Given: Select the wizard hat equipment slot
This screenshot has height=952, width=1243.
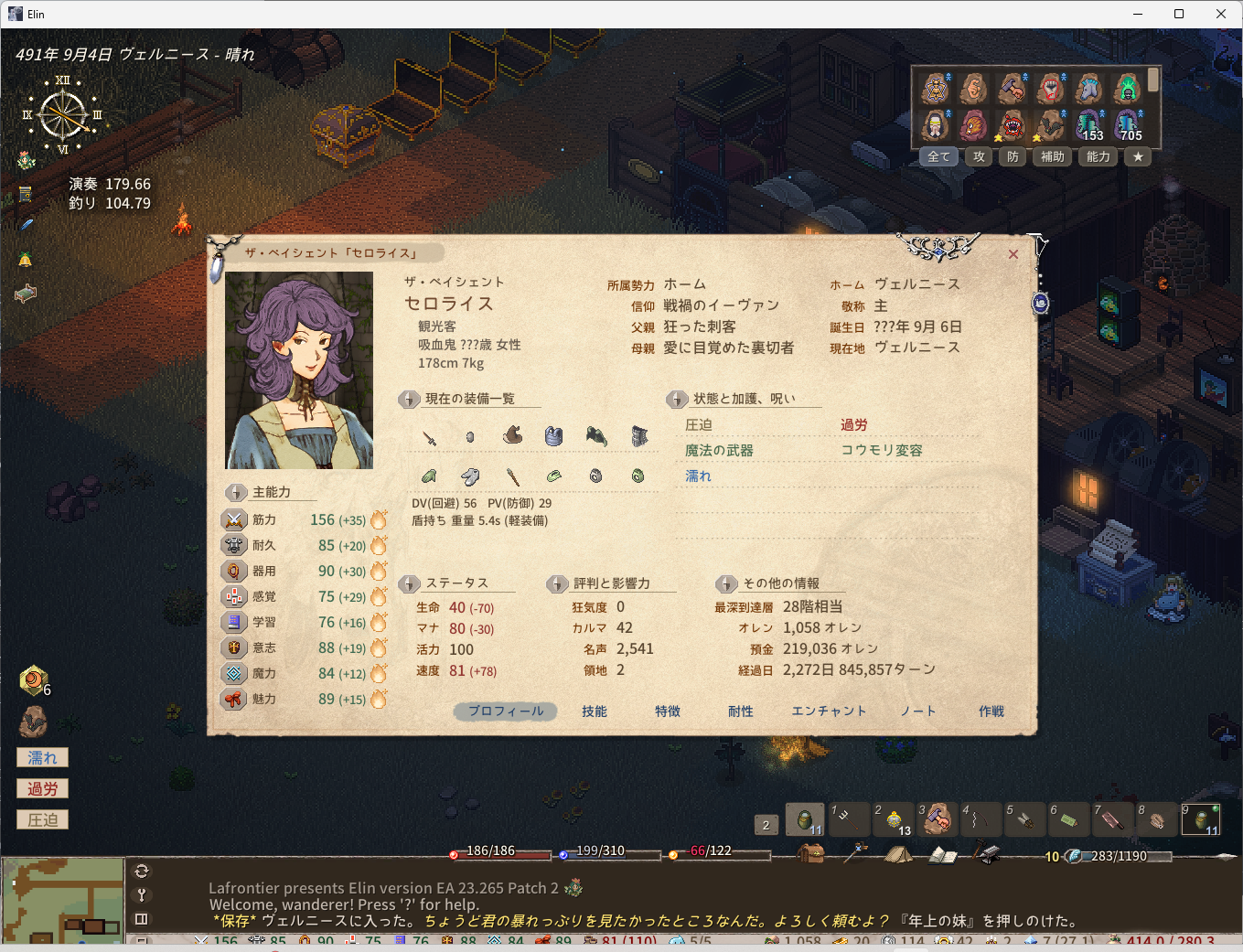Looking at the screenshot, I should pyautogui.click(x=512, y=436).
